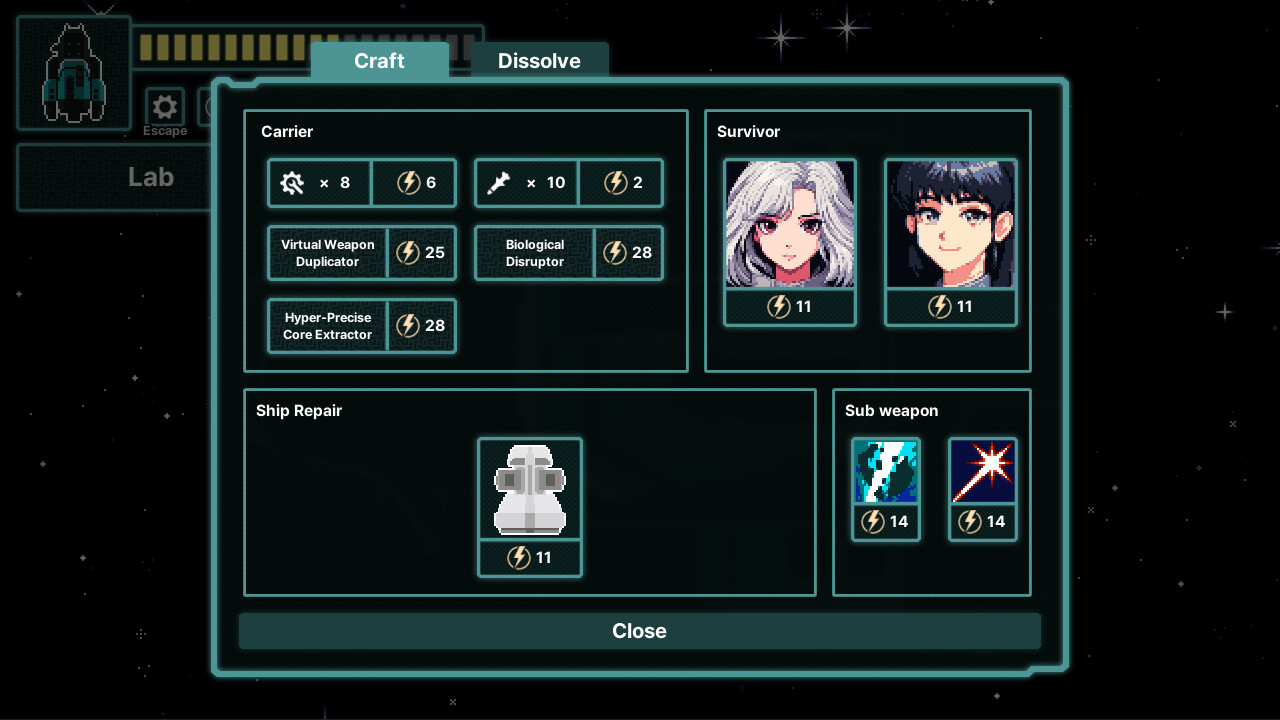Select the blue lightning sub weapon icon
The height and width of the screenshot is (720, 1280).
(x=886, y=470)
